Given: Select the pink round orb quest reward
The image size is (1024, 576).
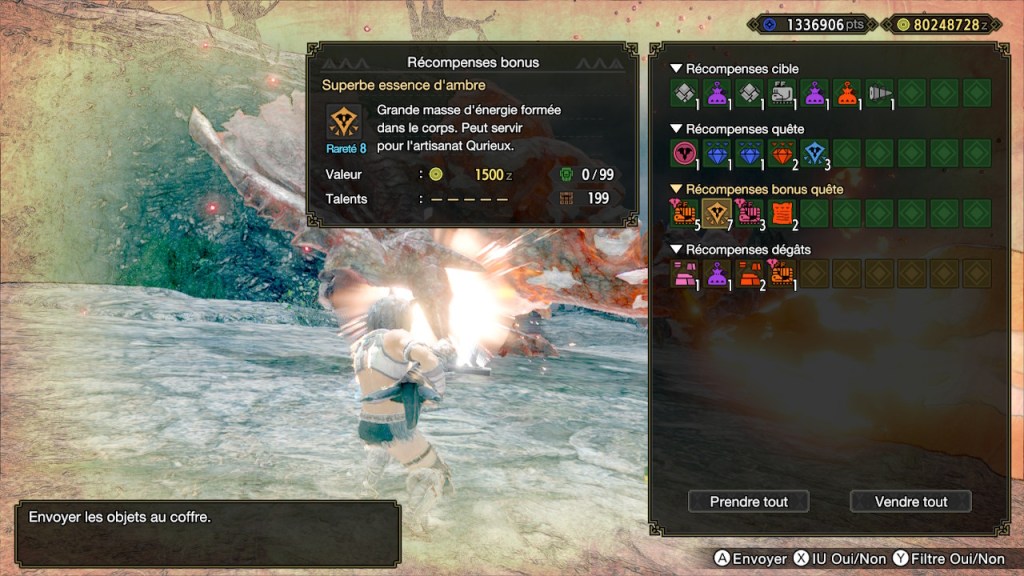Looking at the screenshot, I should (684, 153).
